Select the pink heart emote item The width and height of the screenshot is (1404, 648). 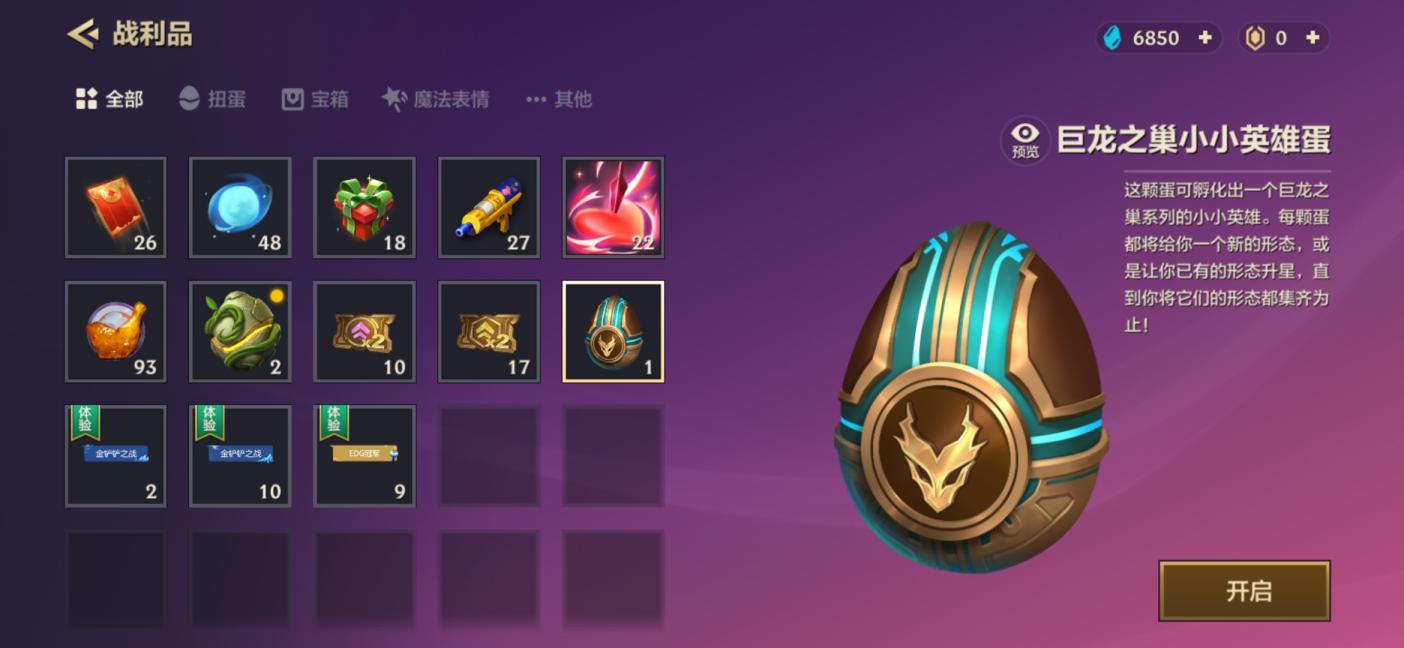click(x=613, y=207)
